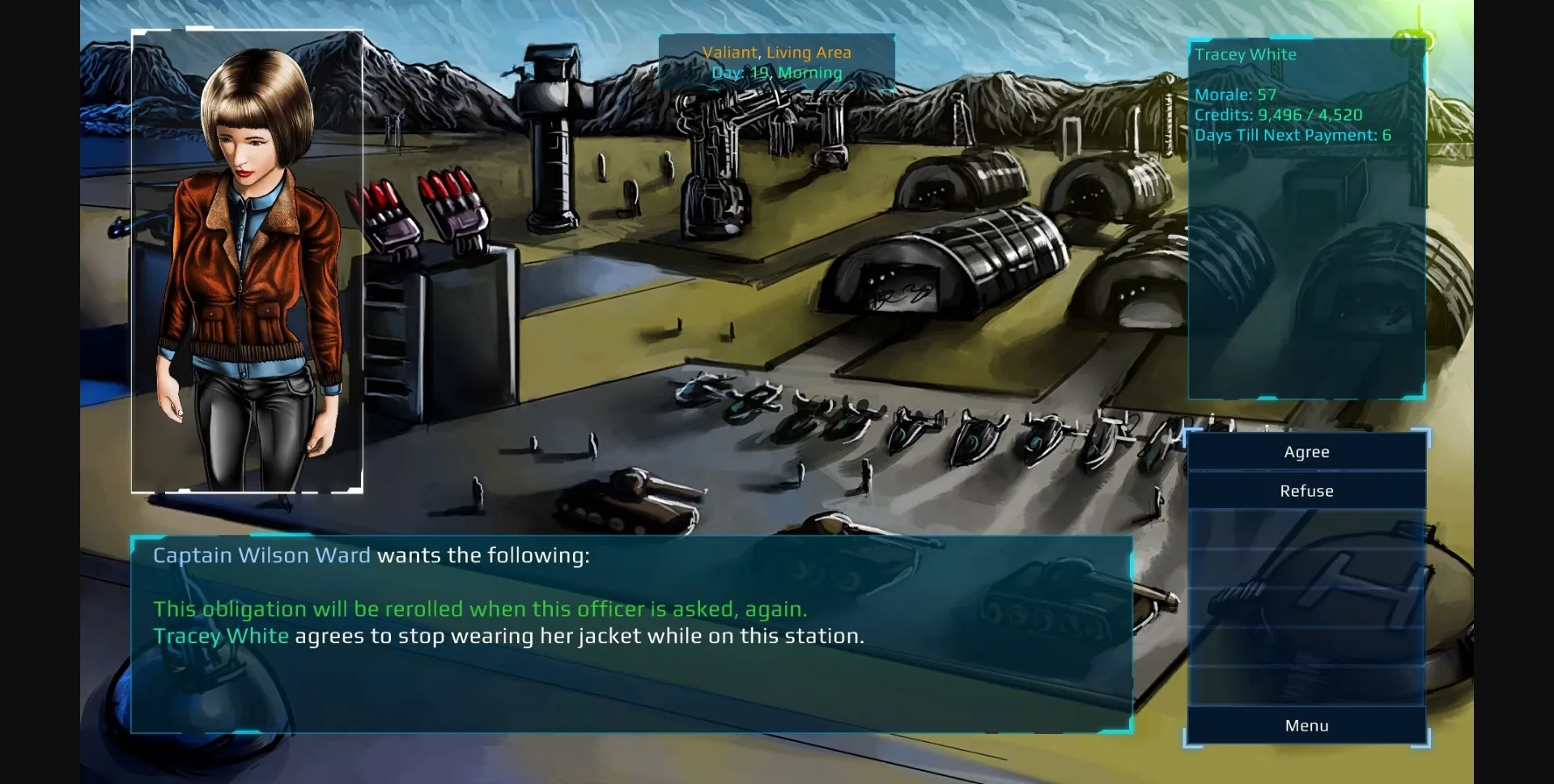This screenshot has width=1554, height=784.
Task: Click the Agree button
Action: (x=1306, y=451)
